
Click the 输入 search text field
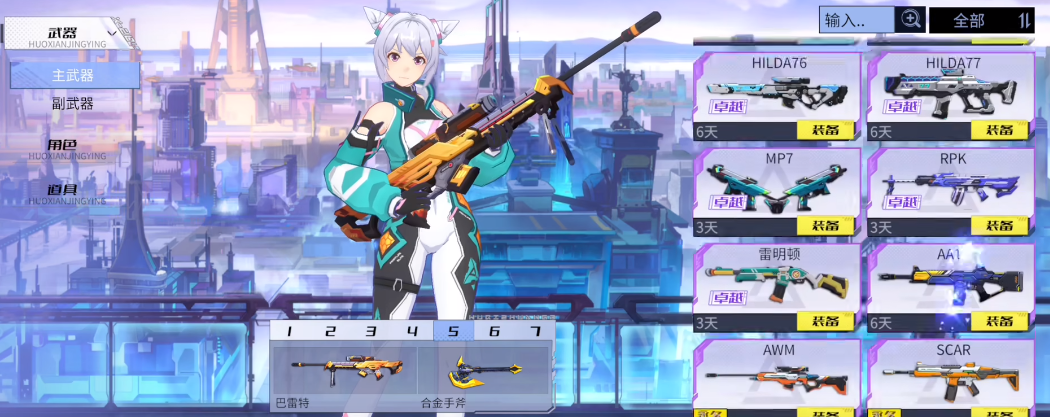click(x=856, y=20)
